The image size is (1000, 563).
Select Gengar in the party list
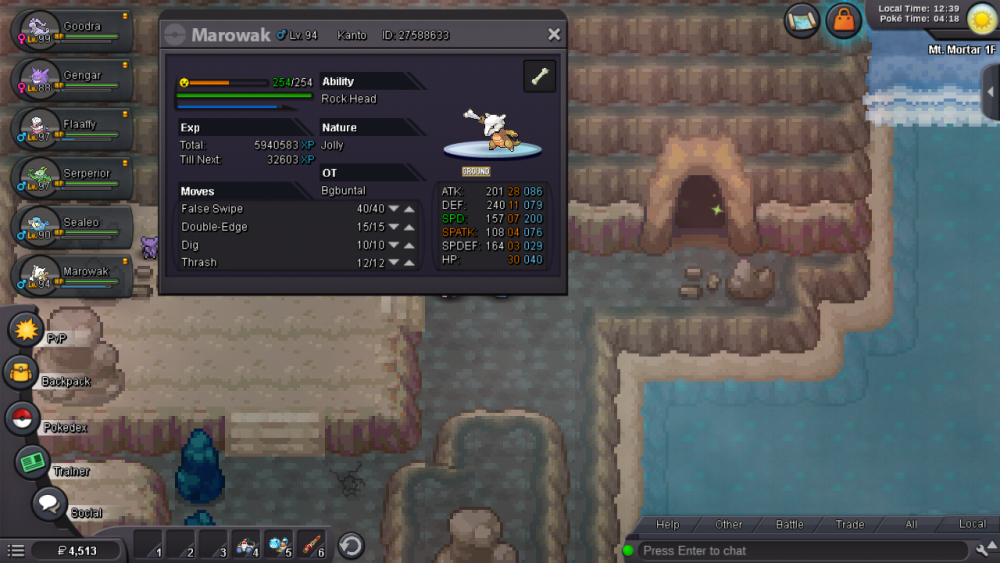point(72,80)
